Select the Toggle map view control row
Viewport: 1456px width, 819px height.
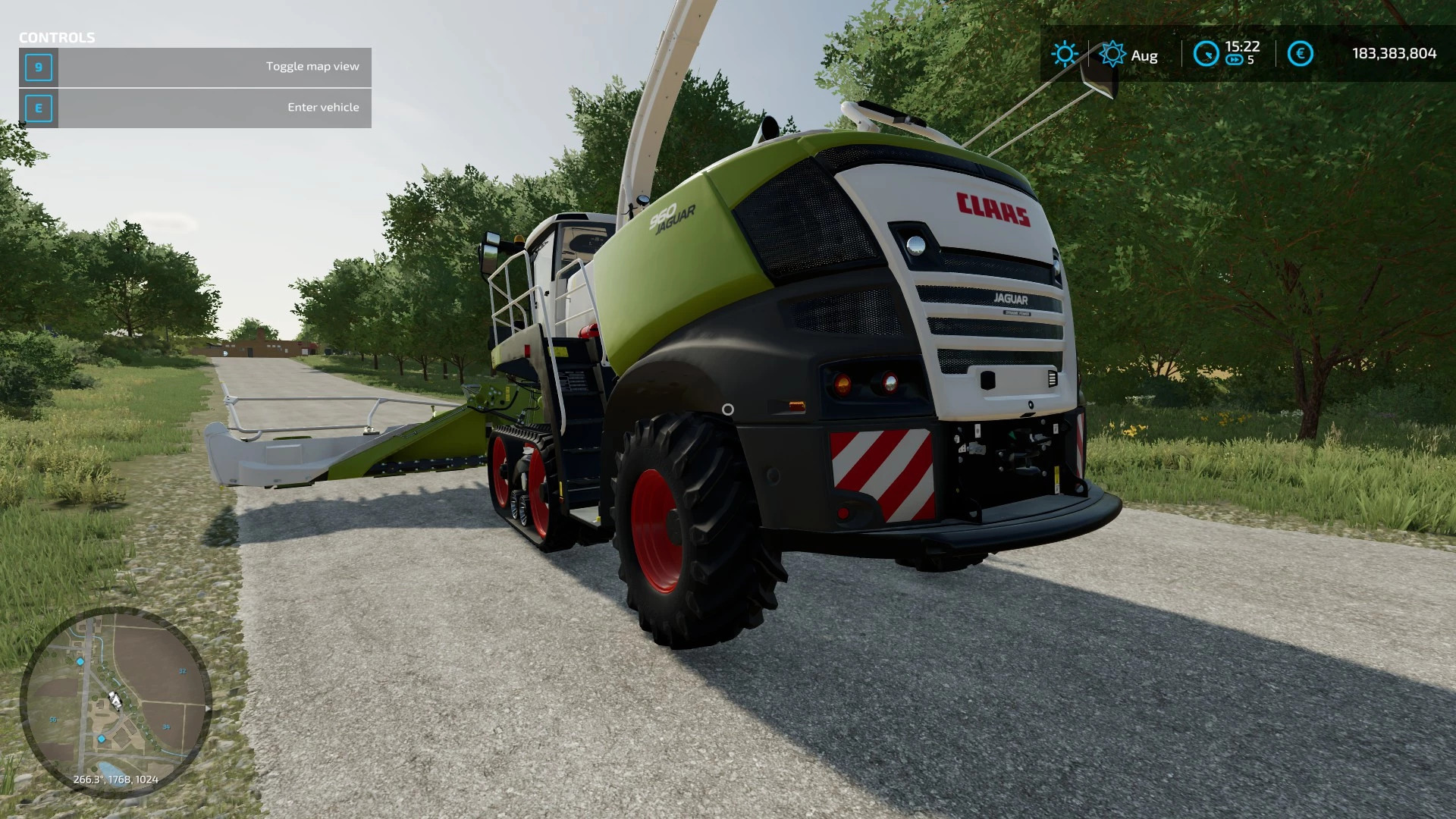click(x=196, y=67)
